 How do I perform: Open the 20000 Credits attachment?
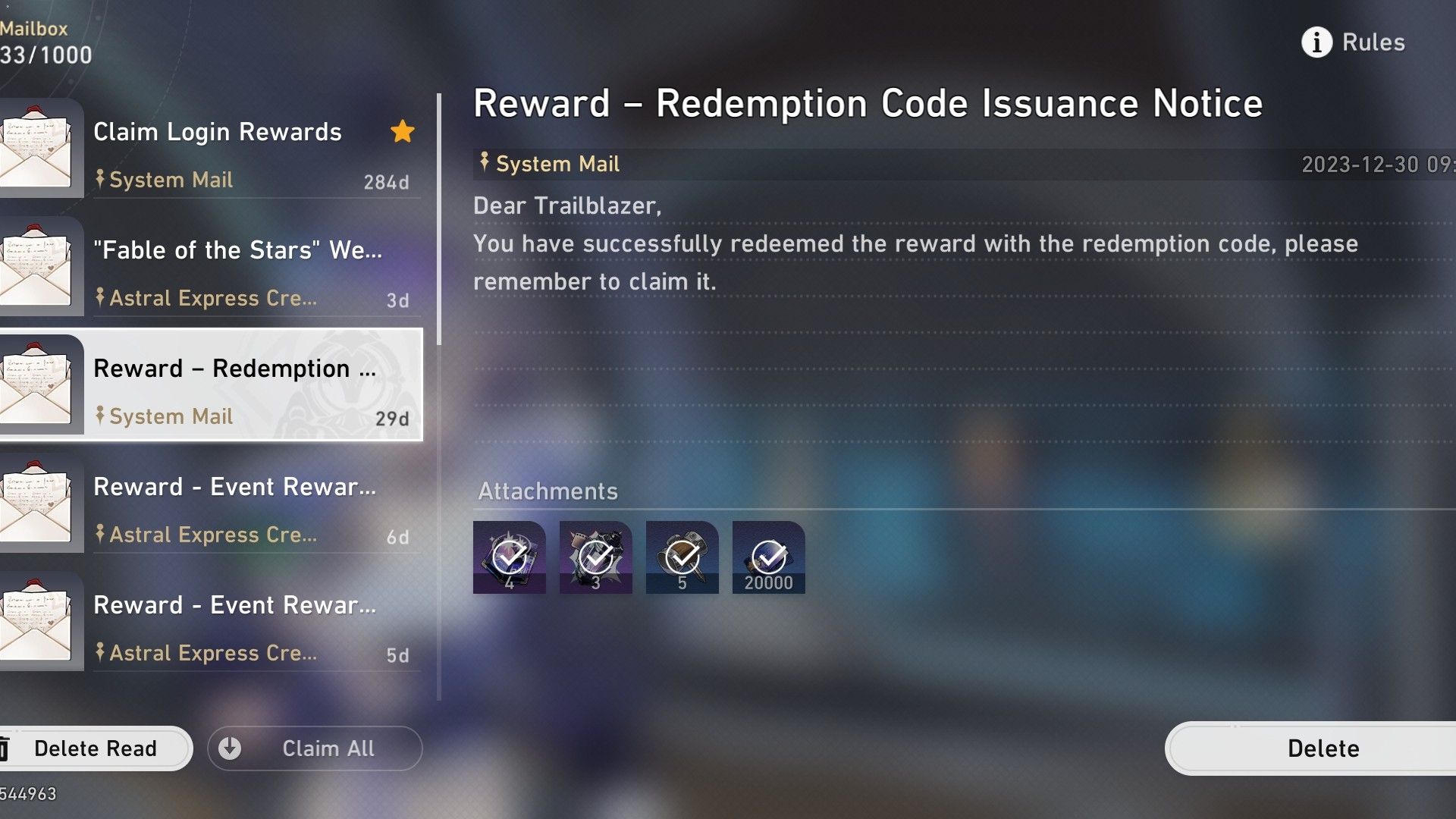click(x=768, y=556)
